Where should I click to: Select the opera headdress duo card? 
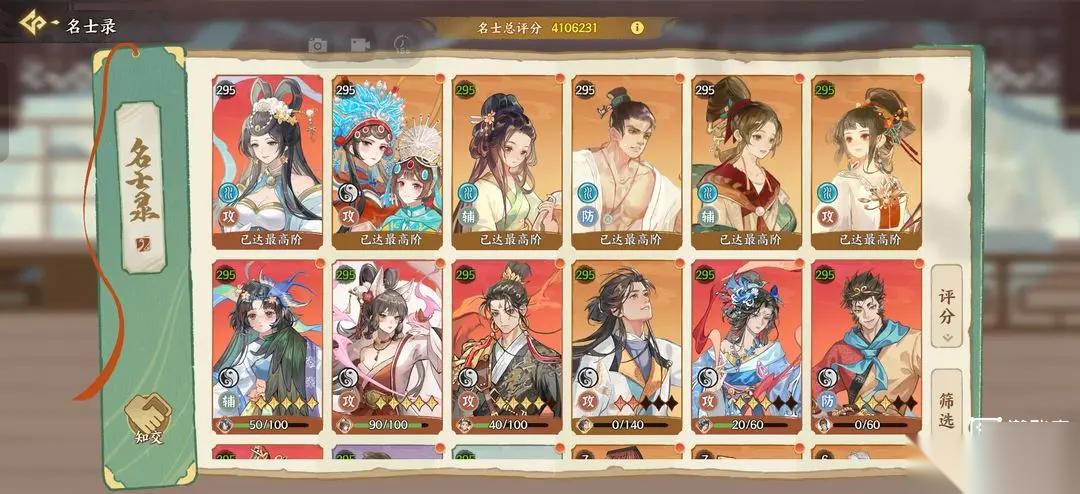(x=387, y=160)
